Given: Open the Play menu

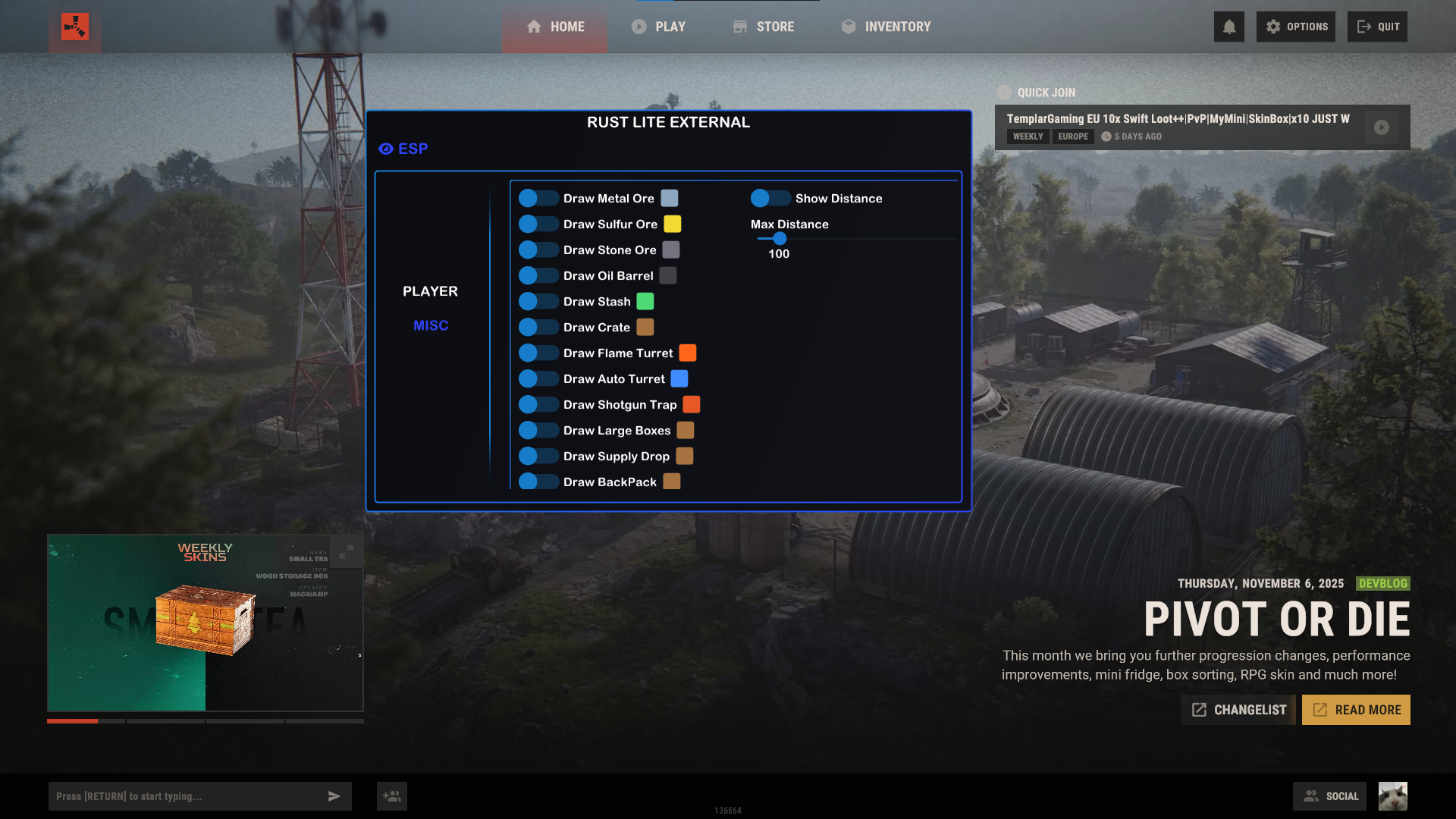Looking at the screenshot, I should pos(658,27).
